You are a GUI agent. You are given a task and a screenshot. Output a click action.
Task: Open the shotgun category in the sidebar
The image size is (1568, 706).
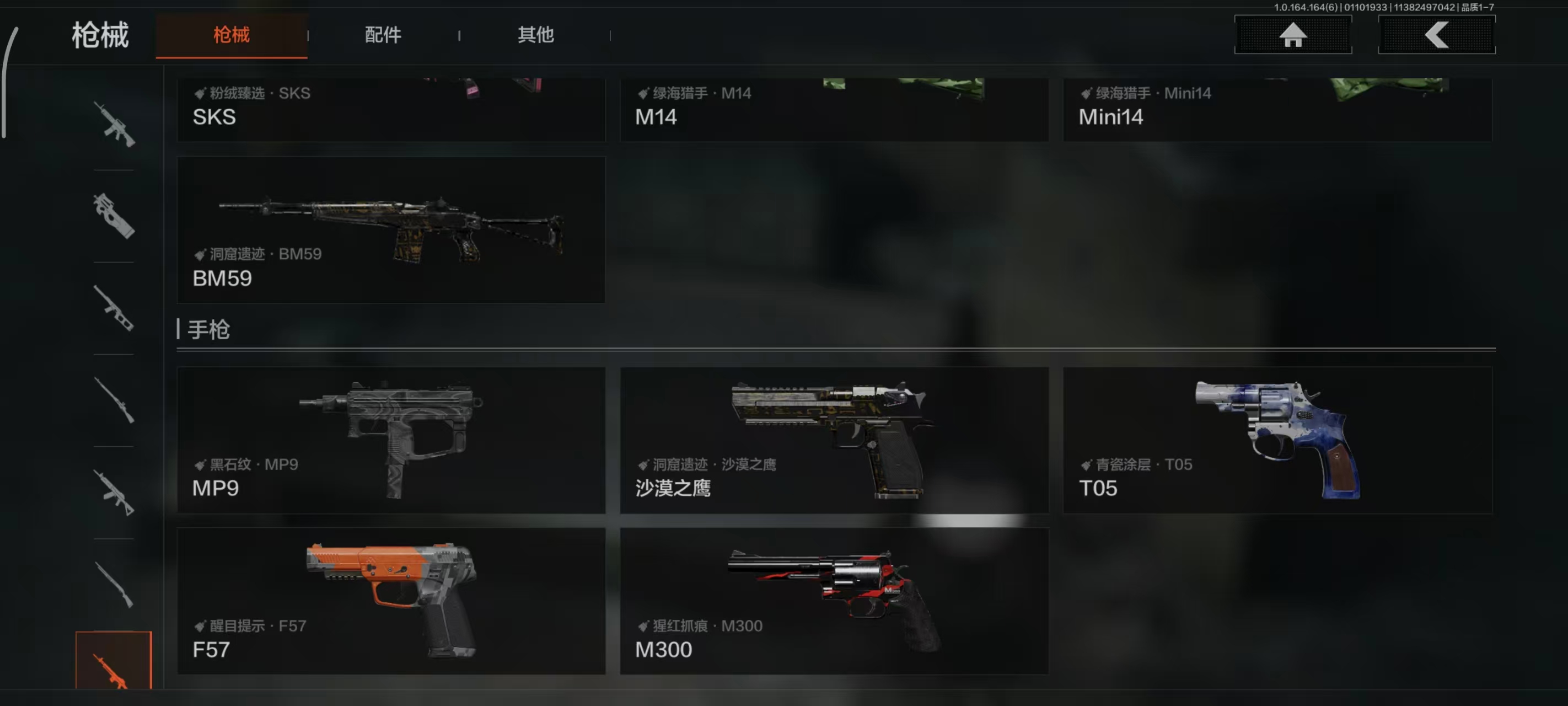pyautogui.click(x=115, y=585)
